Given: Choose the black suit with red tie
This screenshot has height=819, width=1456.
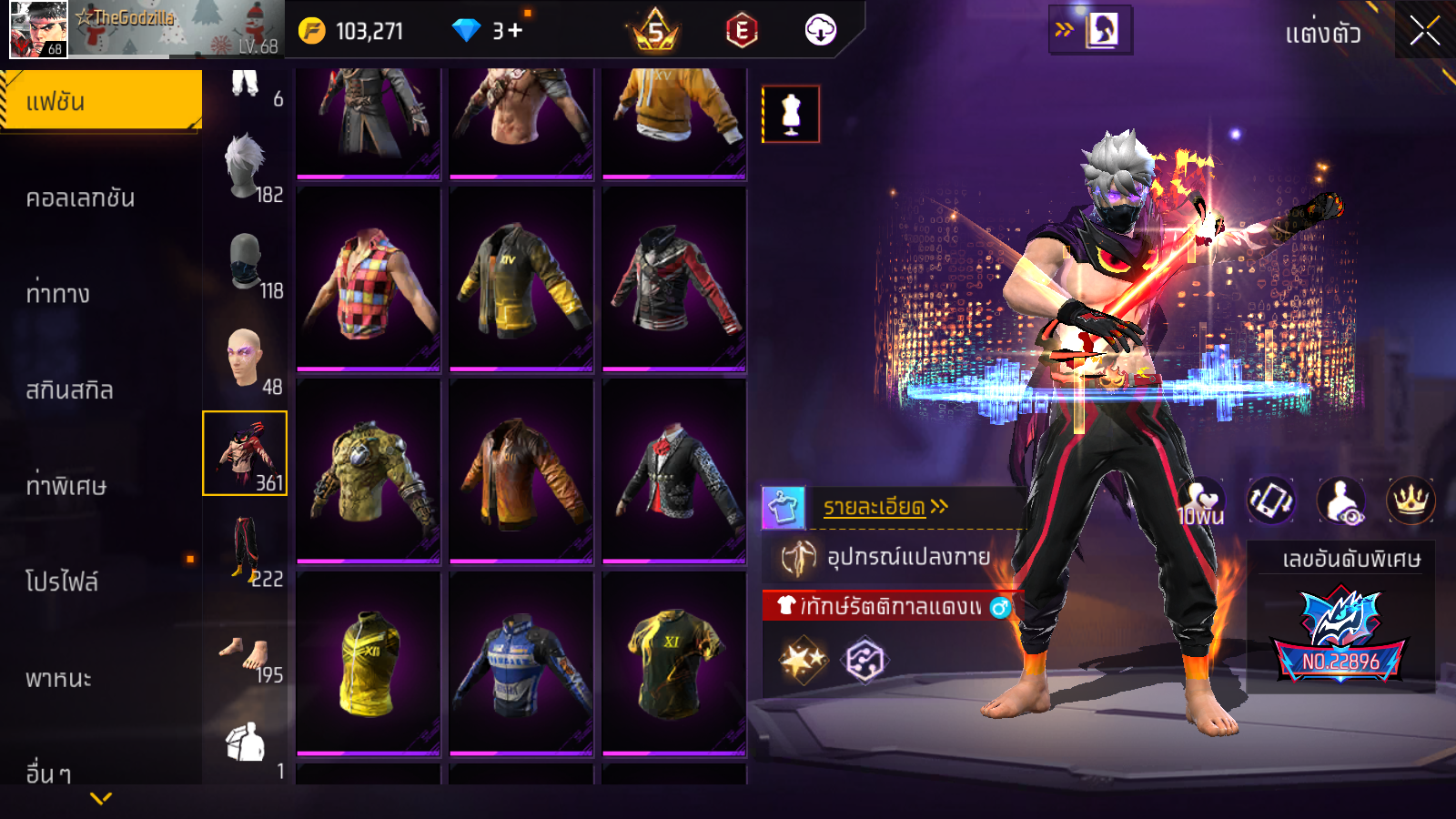Looking at the screenshot, I should 673,471.
